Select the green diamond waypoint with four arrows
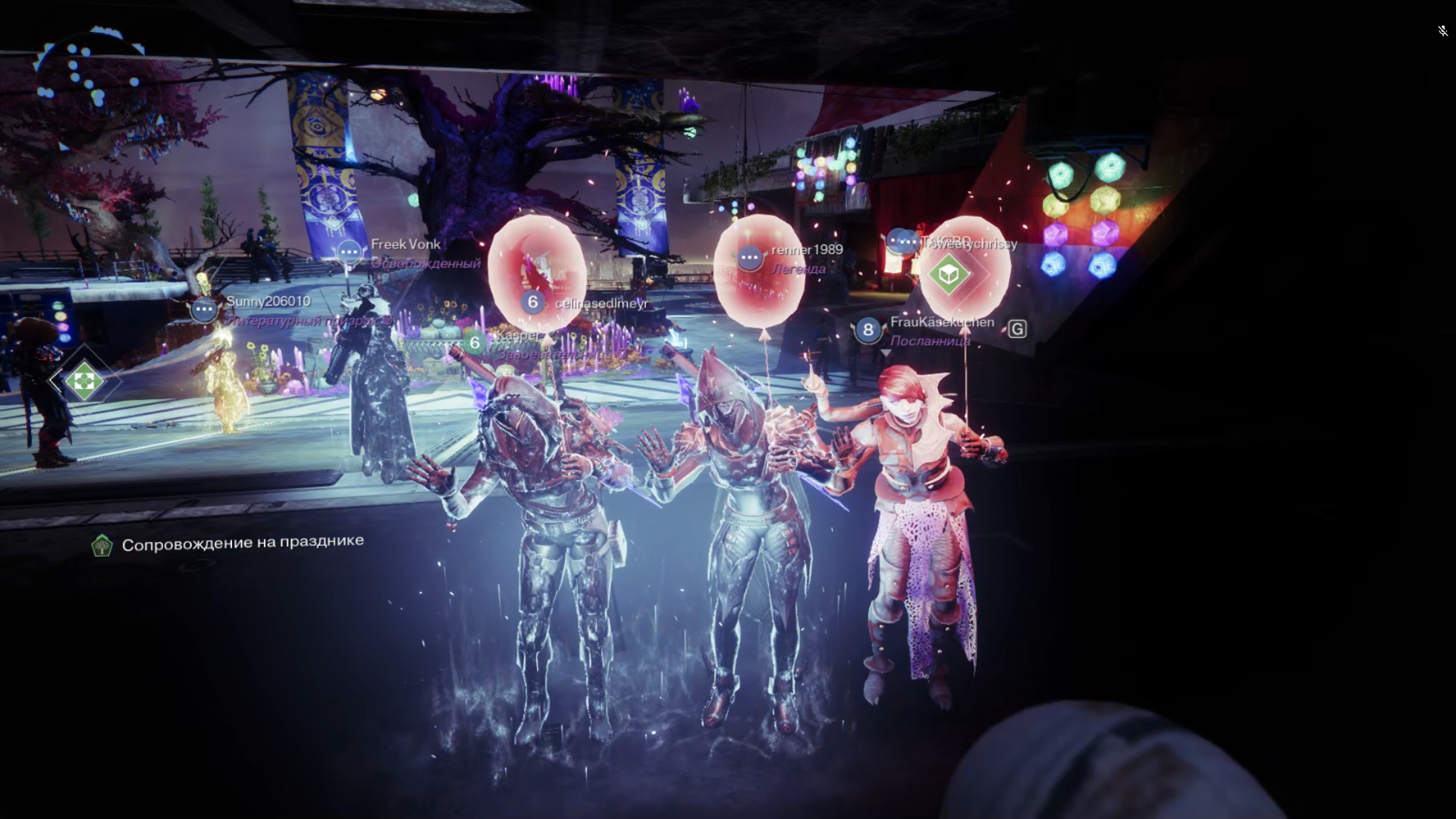The image size is (1456, 819). click(x=84, y=381)
